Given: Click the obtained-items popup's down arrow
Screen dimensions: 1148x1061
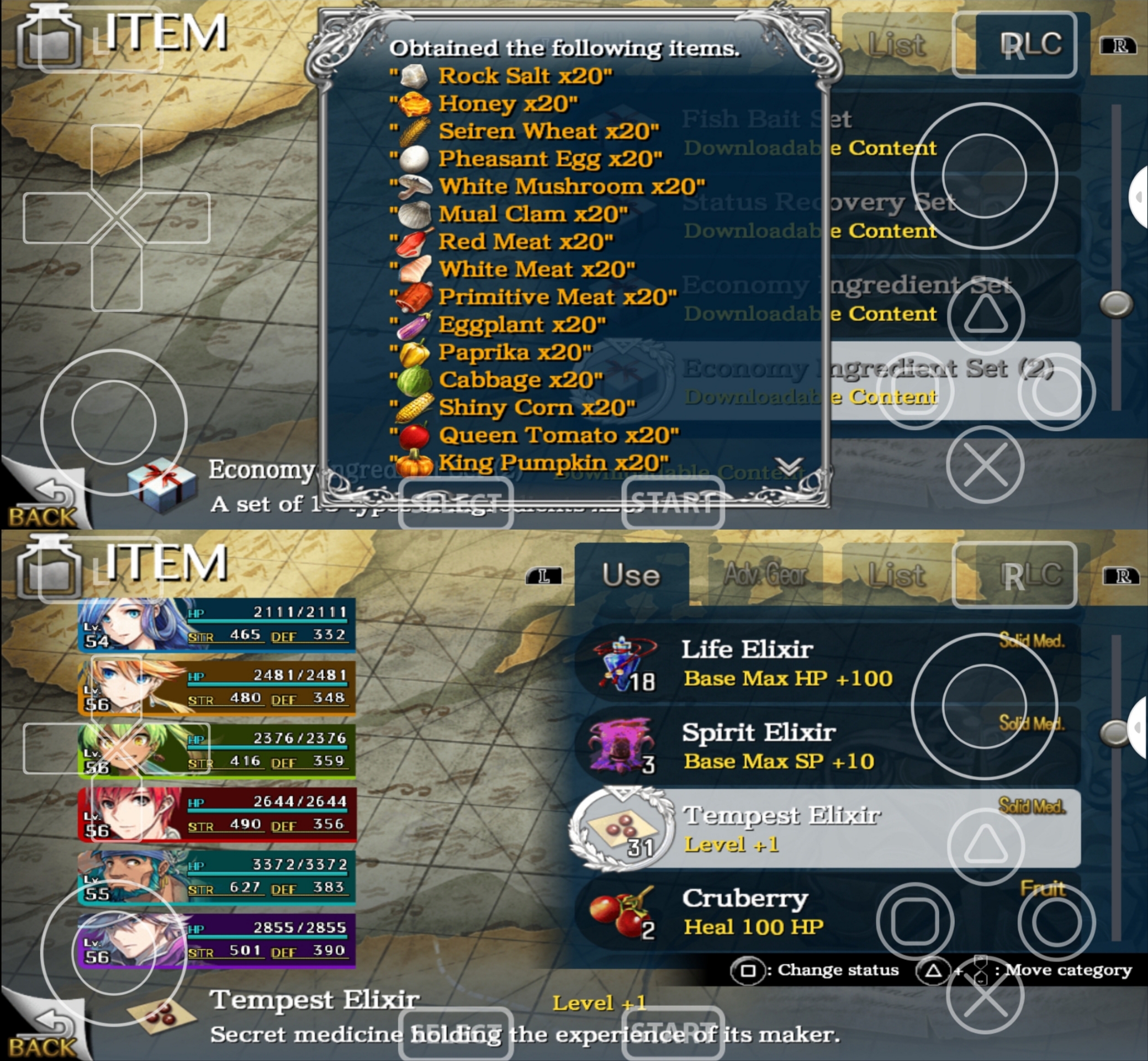Looking at the screenshot, I should tap(789, 466).
